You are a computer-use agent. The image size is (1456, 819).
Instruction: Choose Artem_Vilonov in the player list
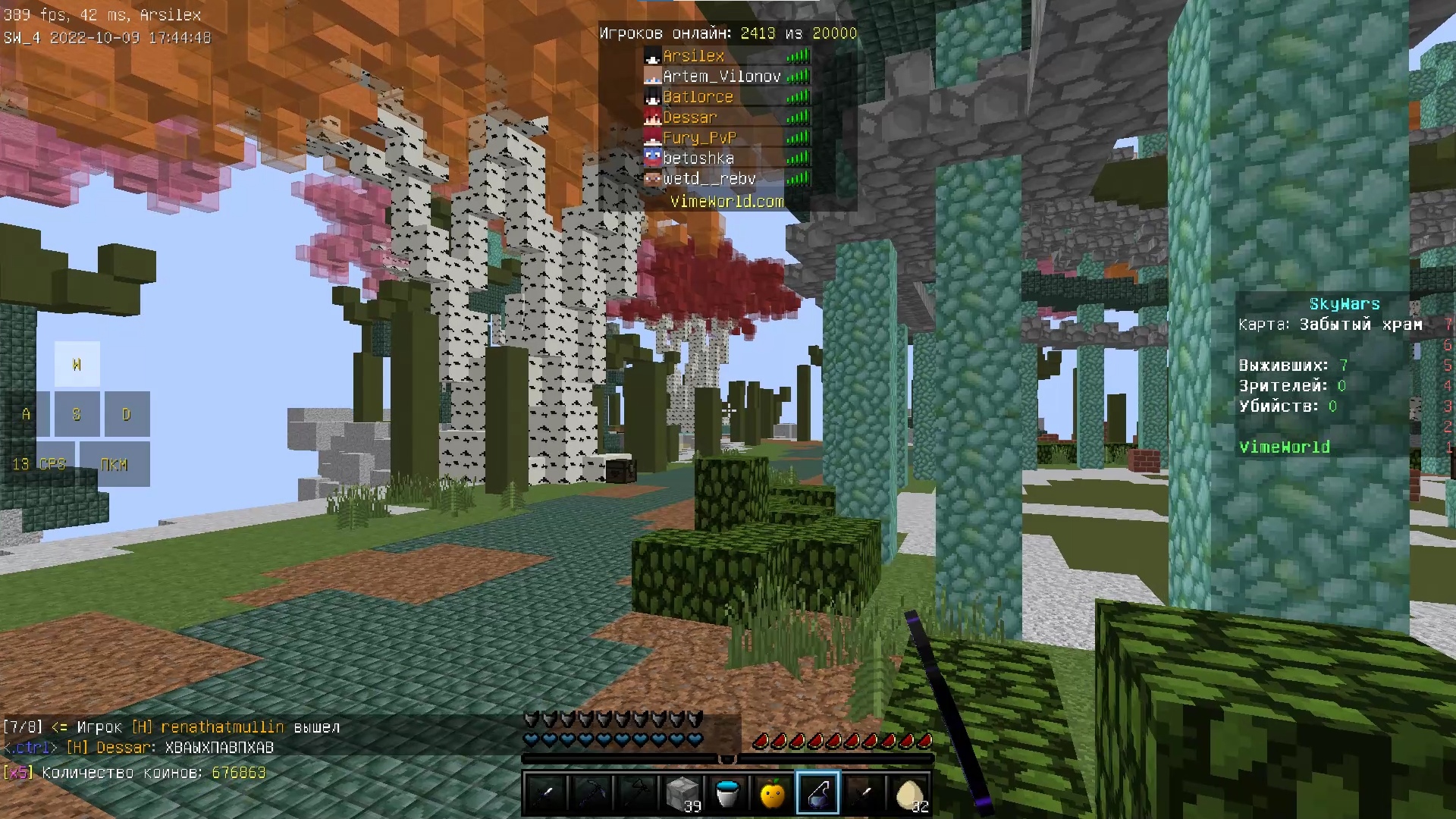tap(721, 77)
